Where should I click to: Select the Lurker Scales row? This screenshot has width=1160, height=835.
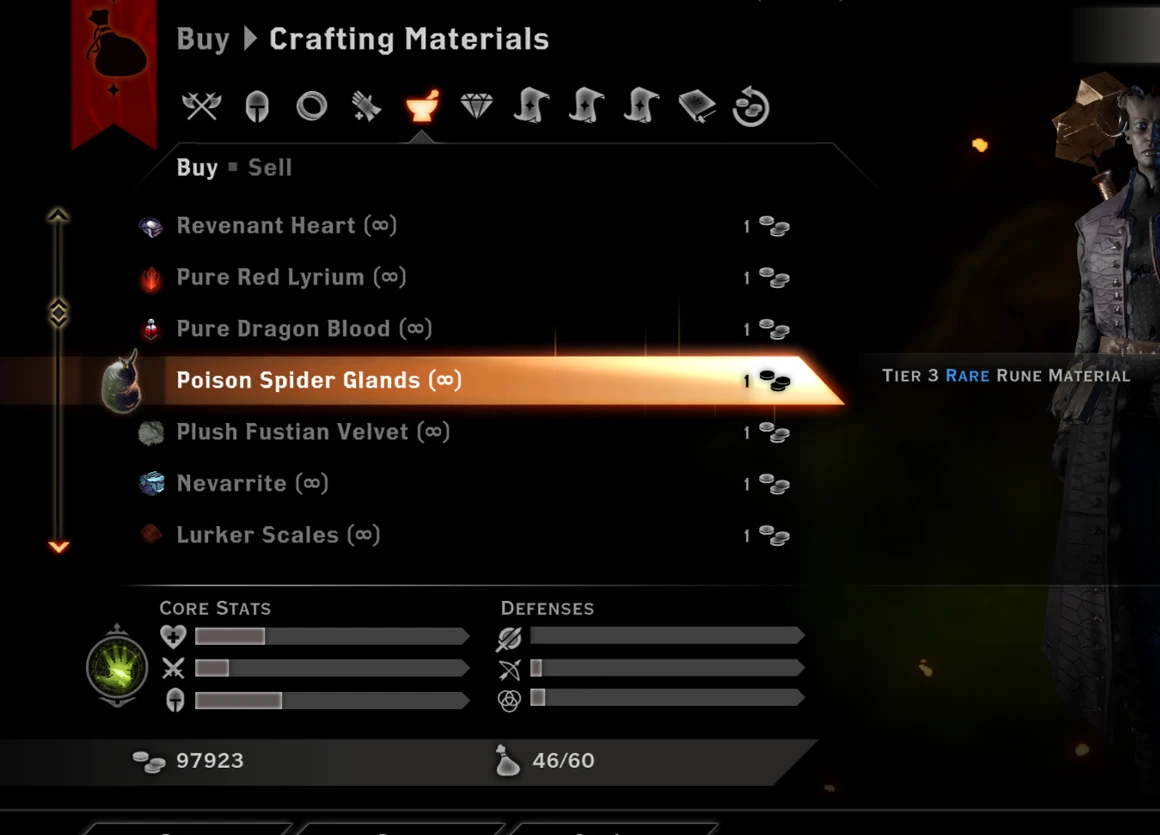278,536
